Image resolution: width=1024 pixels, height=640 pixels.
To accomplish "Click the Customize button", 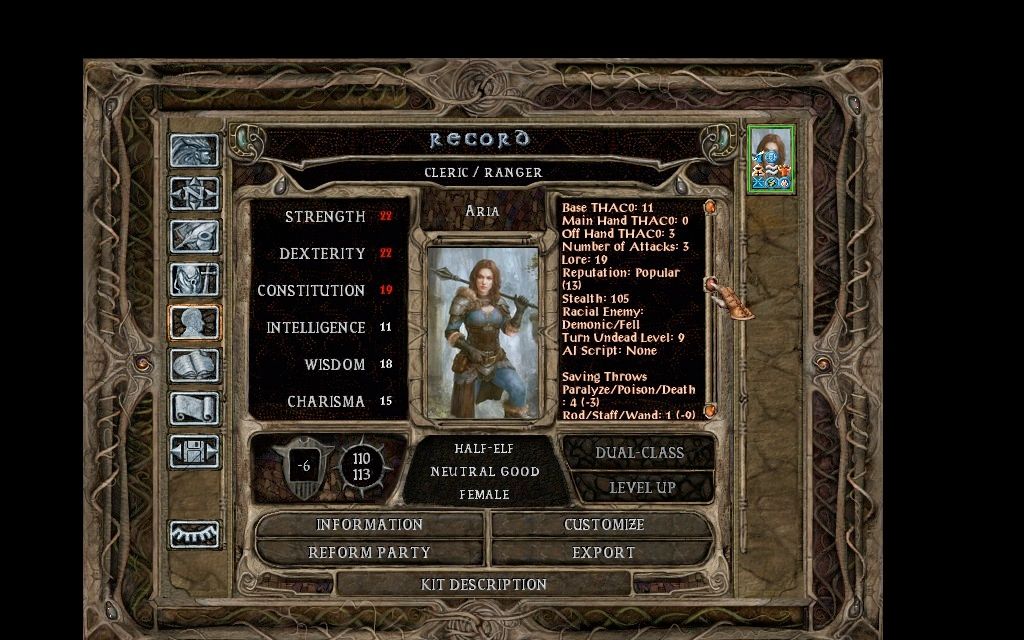I will point(603,525).
